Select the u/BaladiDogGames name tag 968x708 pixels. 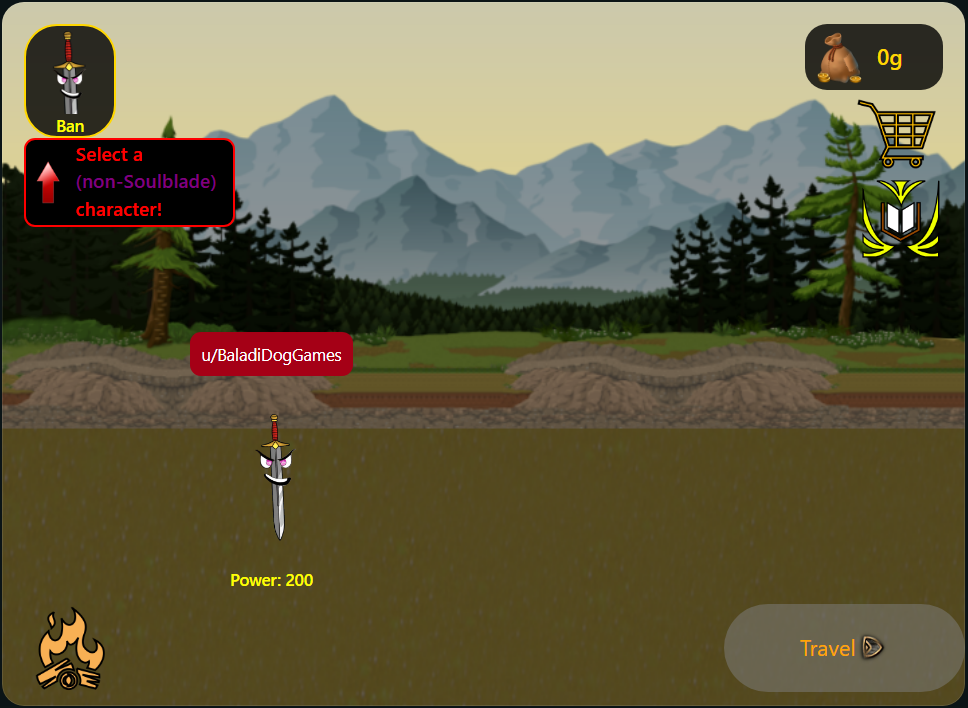271,355
